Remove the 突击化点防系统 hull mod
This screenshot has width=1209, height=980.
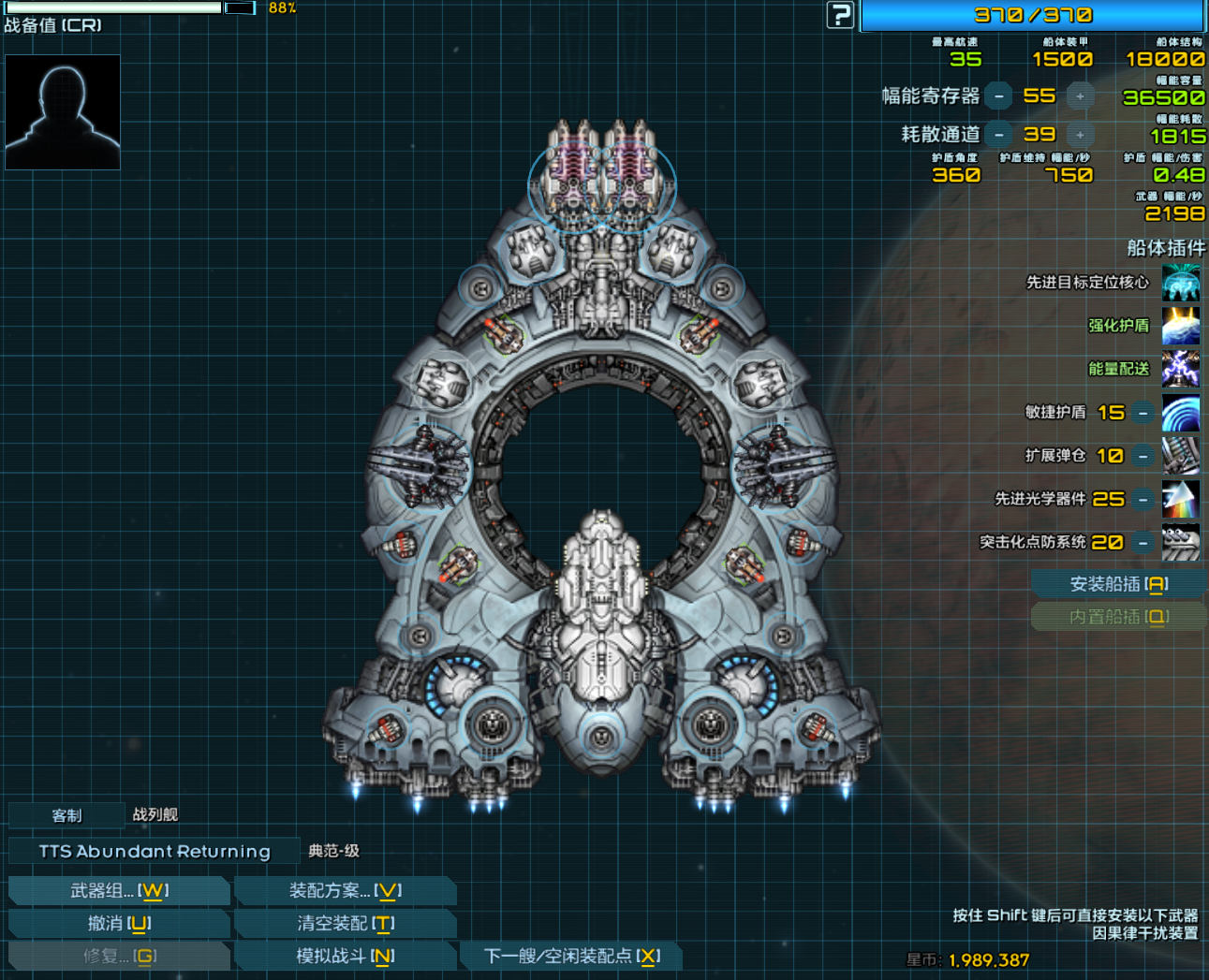point(1143,543)
